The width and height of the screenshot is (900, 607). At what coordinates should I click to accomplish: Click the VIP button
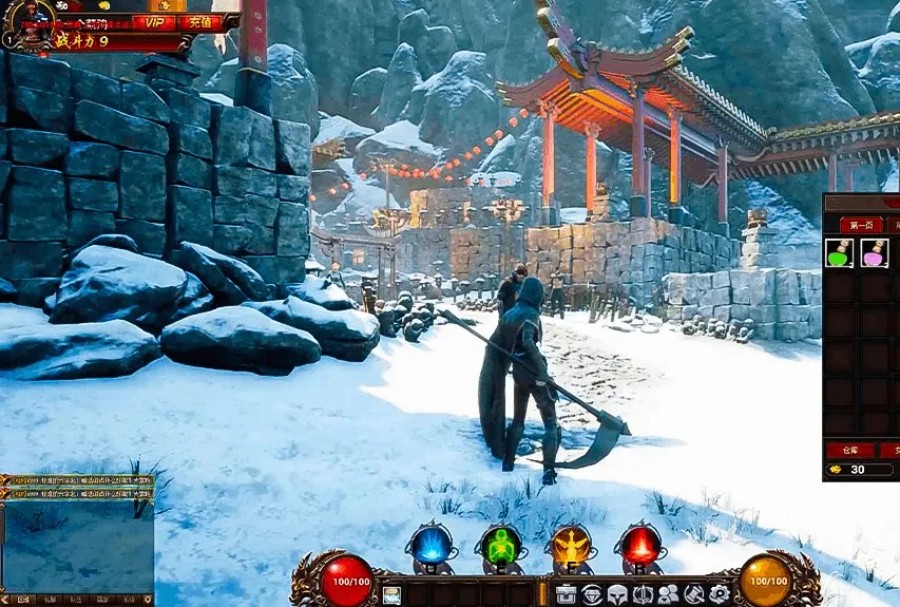(154, 22)
